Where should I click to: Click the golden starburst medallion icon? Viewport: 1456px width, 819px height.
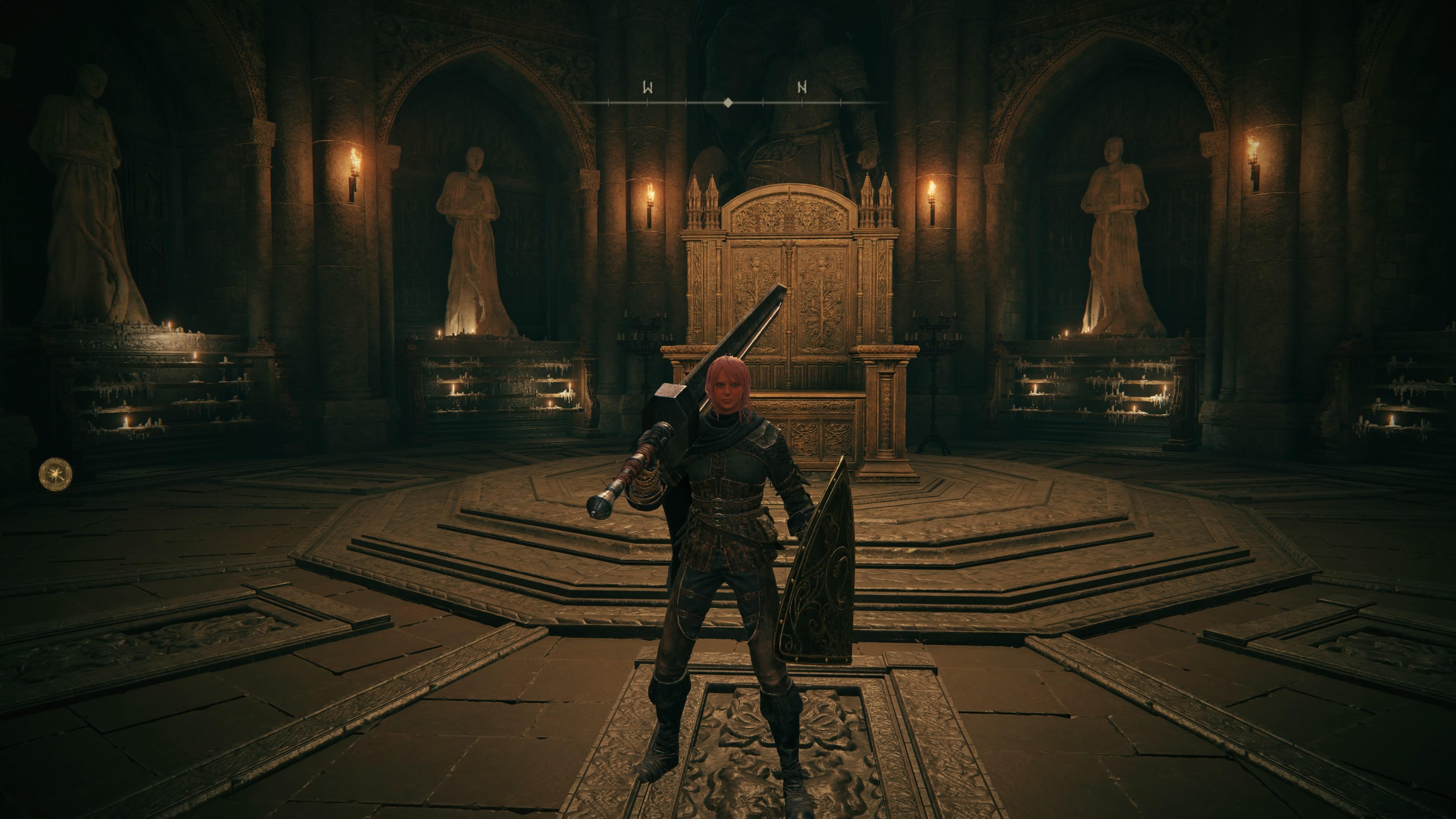tap(55, 474)
